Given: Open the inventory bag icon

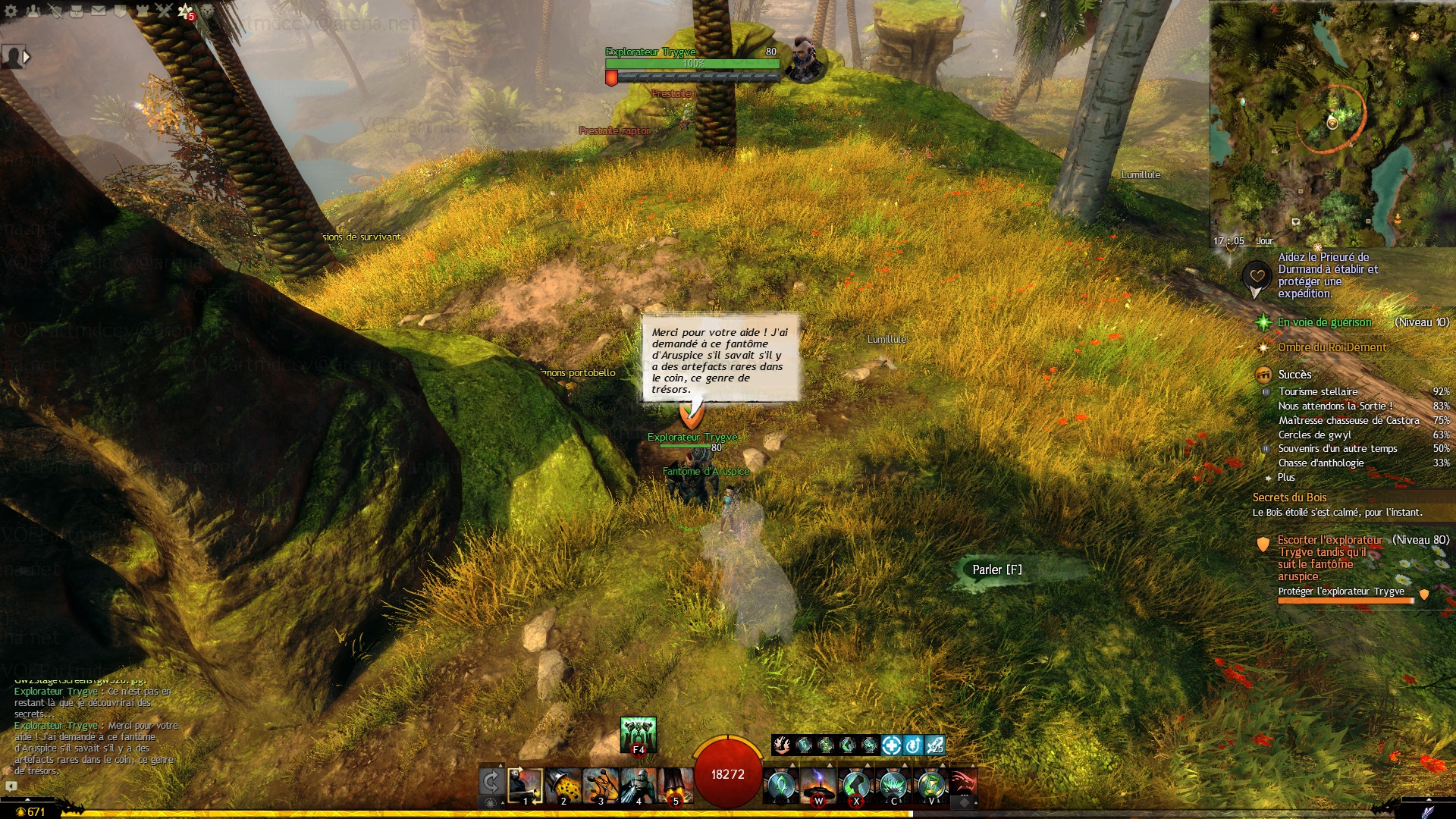Looking at the screenshot, I should tap(77, 11).
